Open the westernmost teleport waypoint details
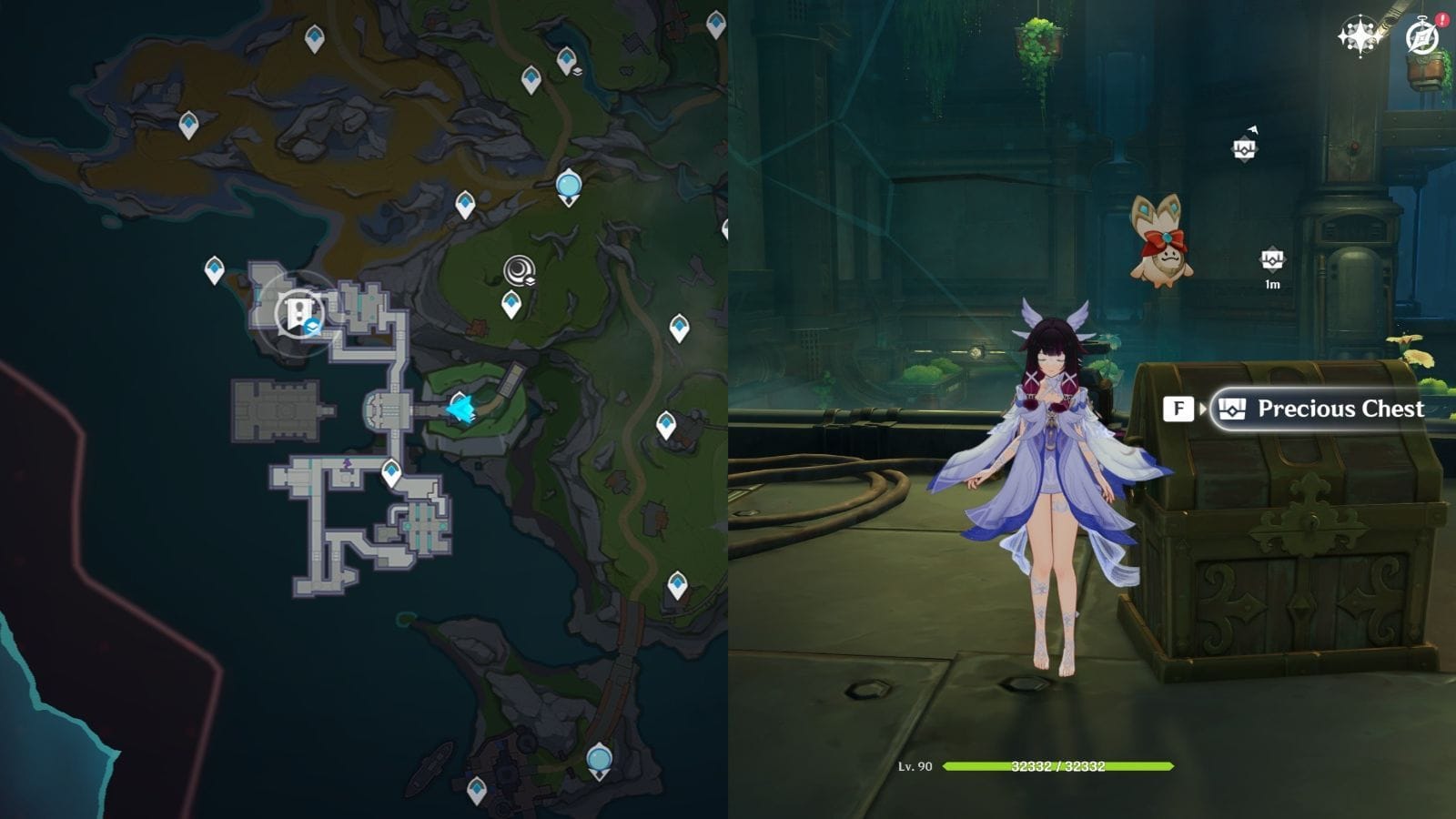 (214, 269)
